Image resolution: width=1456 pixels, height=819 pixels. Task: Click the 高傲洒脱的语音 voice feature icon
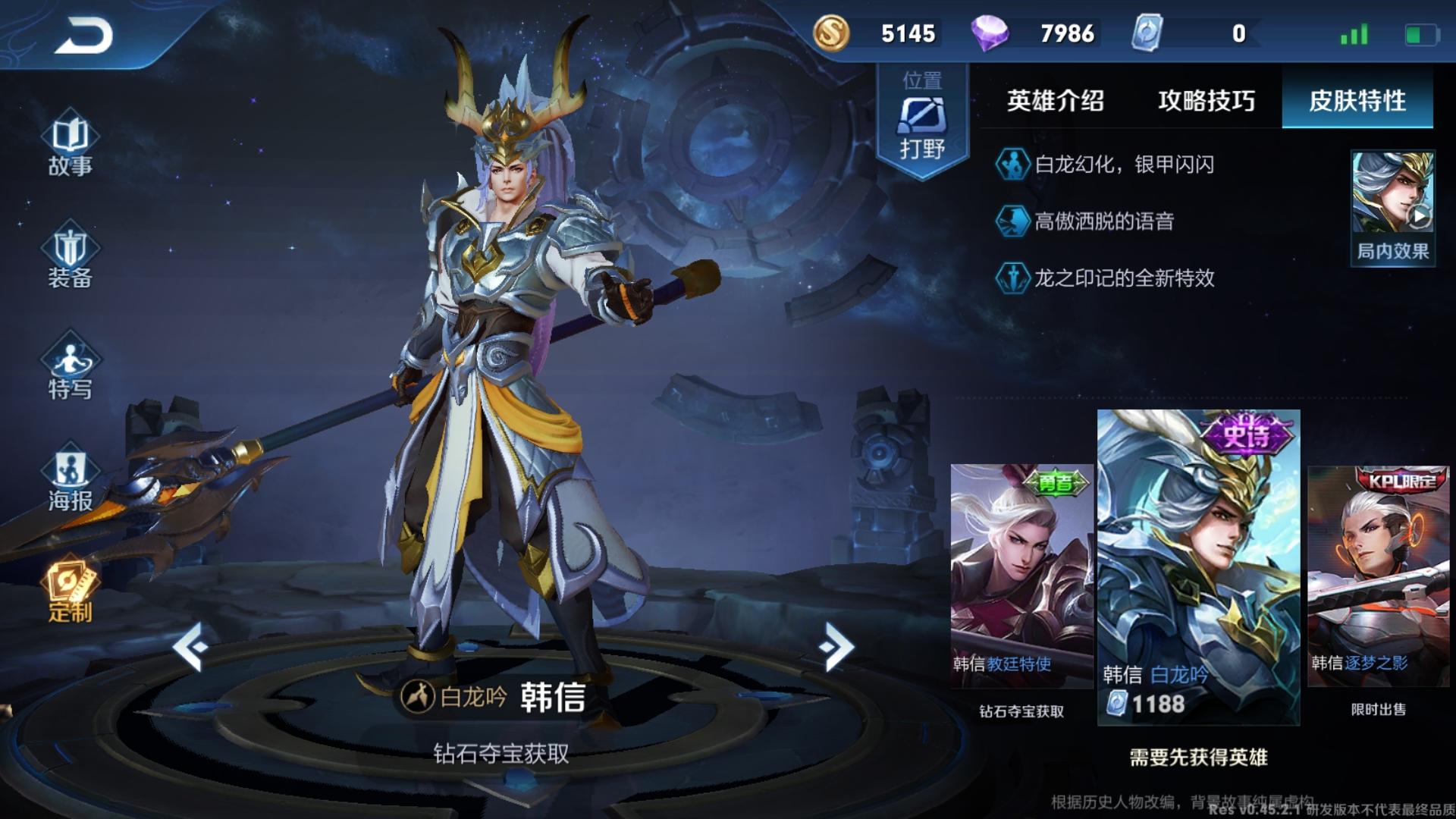coord(1013,222)
